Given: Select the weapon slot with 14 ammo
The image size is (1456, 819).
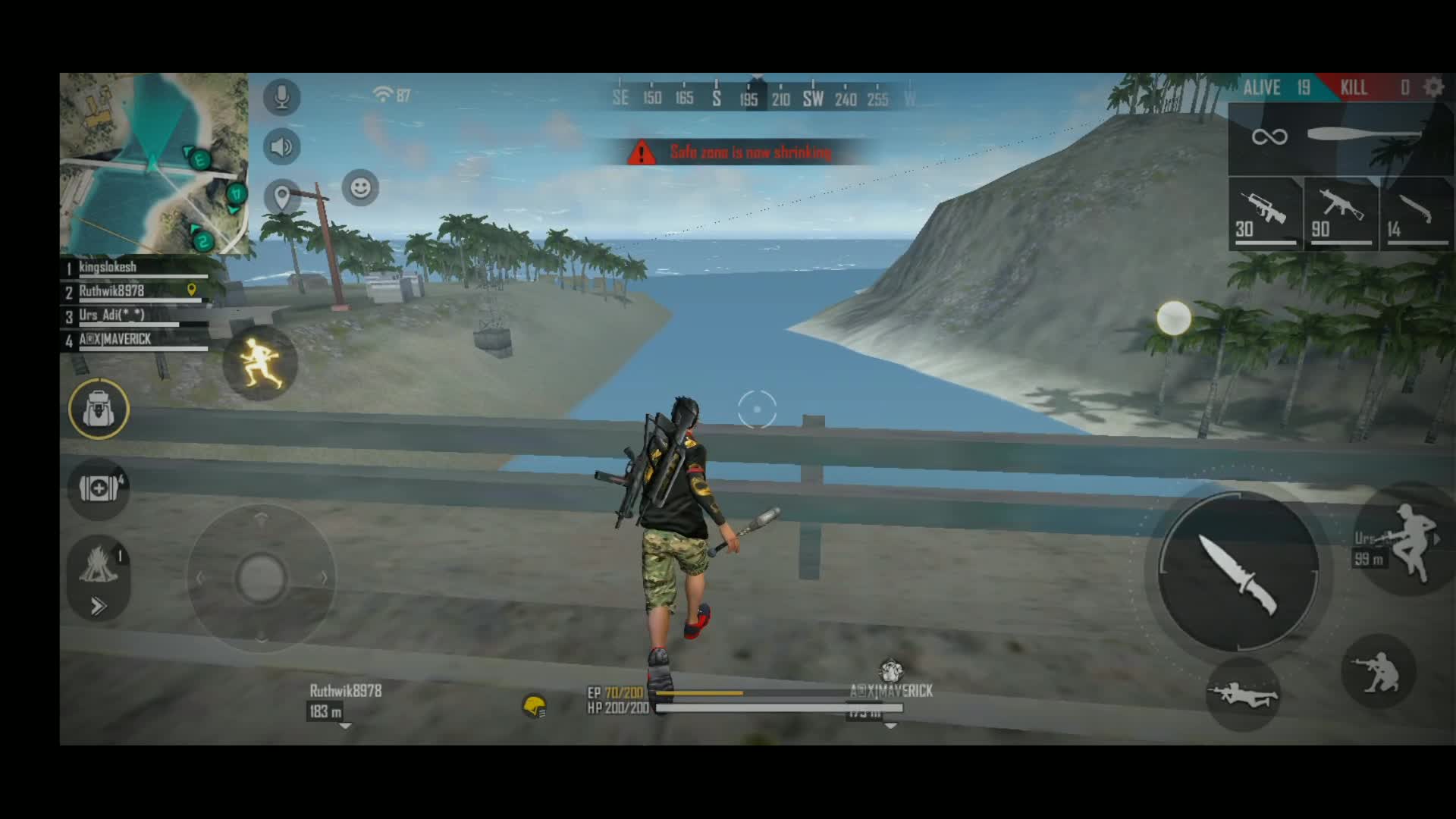Looking at the screenshot, I should (x=1415, y=214).
